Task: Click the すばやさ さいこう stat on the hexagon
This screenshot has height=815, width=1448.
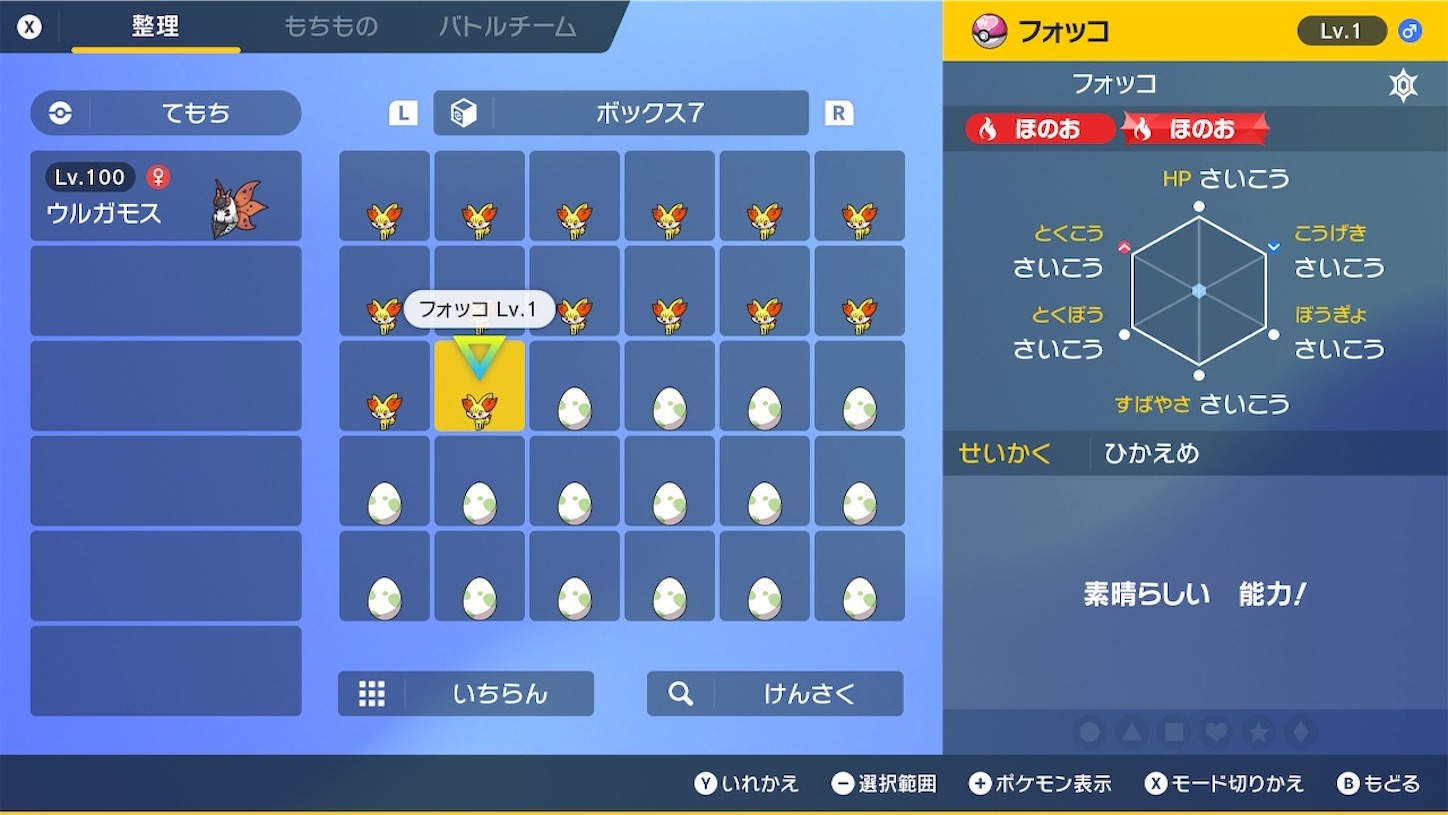Action: (1200, 404)
